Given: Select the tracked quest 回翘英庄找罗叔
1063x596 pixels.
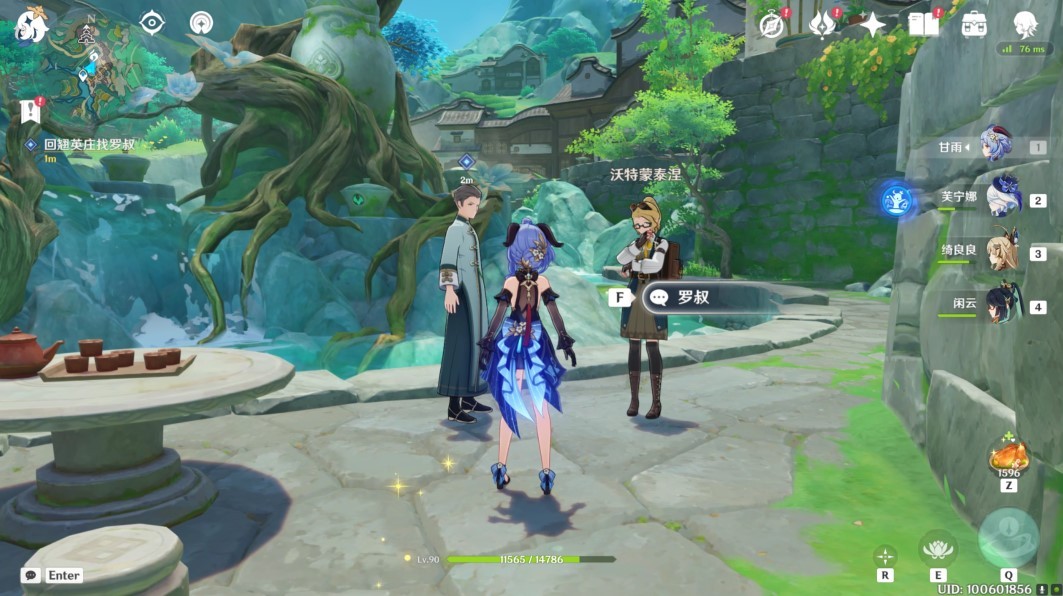Looking at the screenshot, I should coord(88,145).
